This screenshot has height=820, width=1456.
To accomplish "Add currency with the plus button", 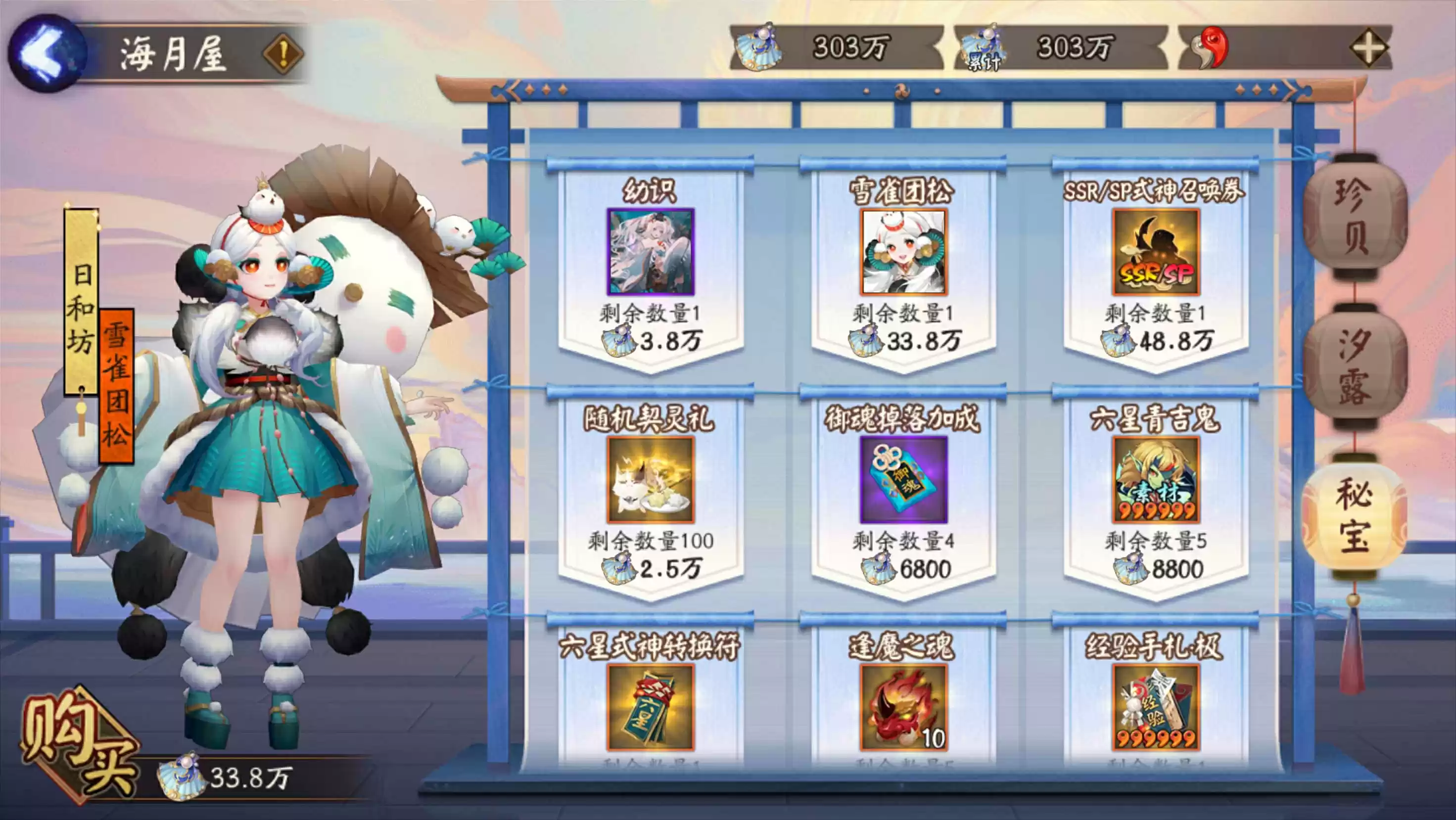I will click(x=1368, y=48).
